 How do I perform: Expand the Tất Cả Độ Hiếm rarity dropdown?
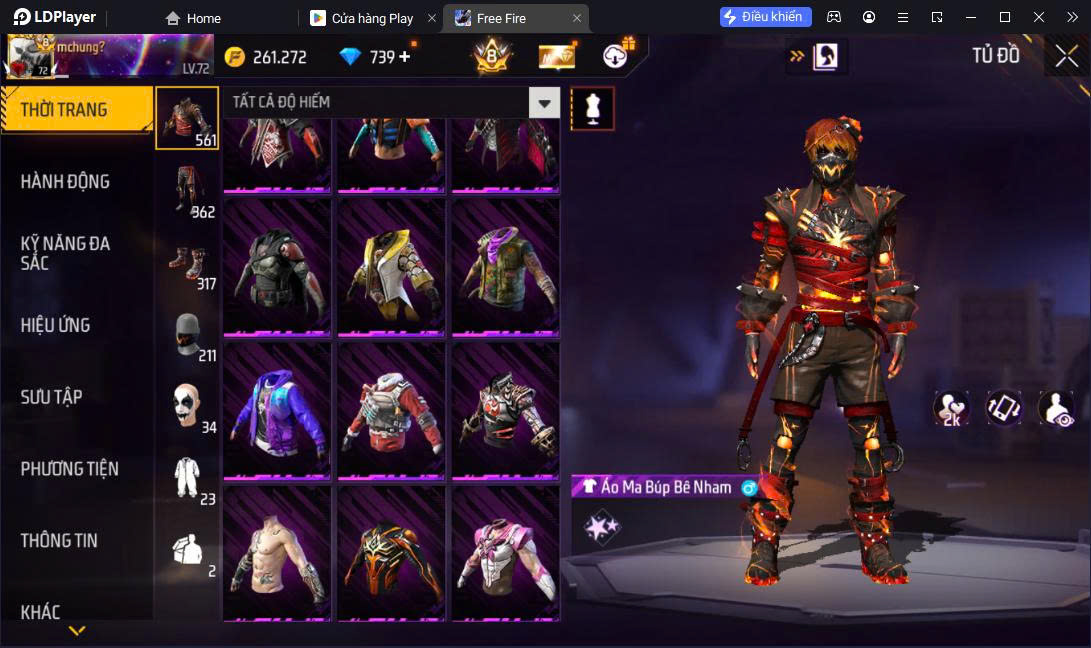pos(544,102)
